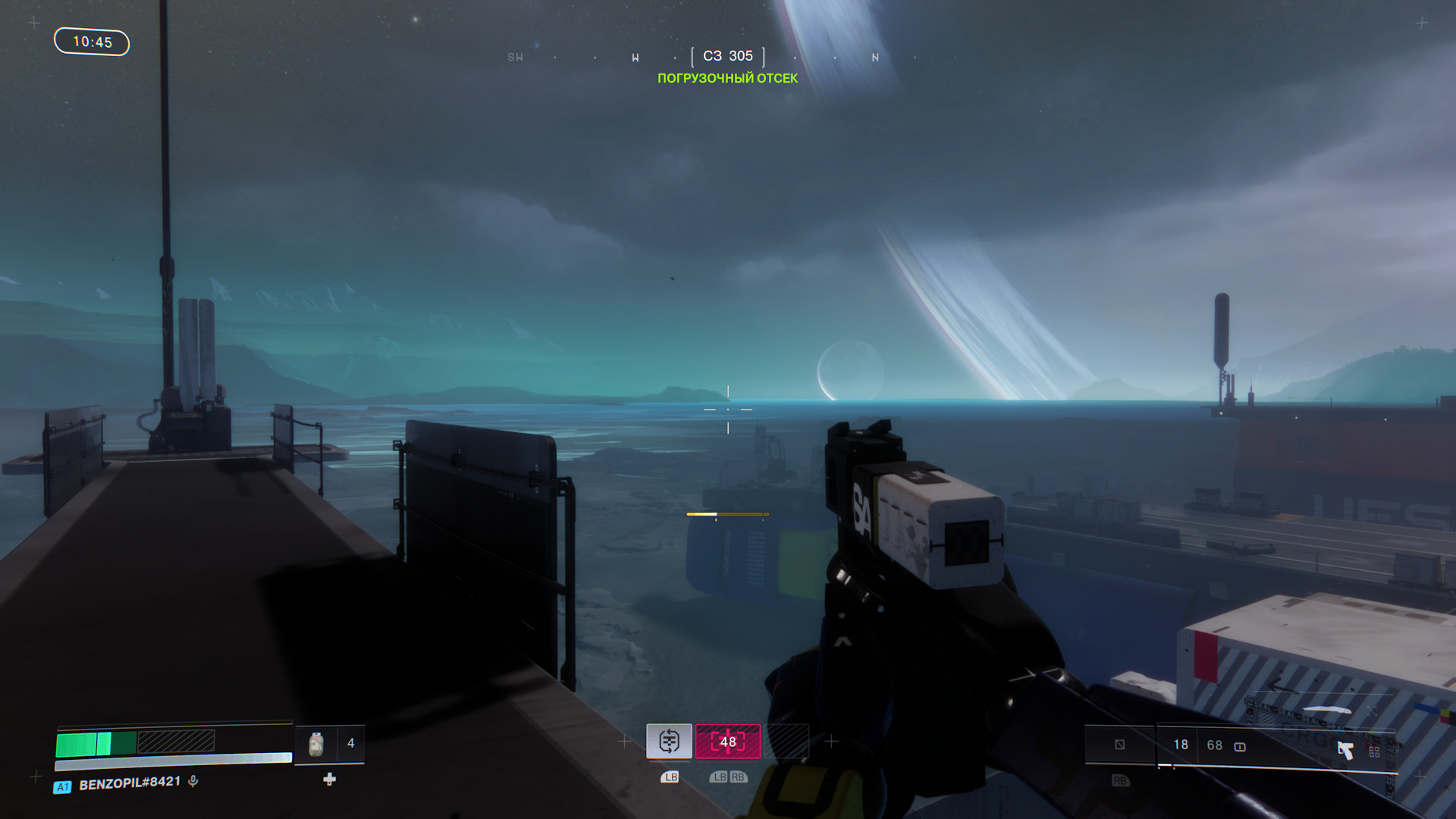The width and height of the screenshot is (1456, 819).
Task: Click the magenta ability showing 48
Action: [x=728, y=741]
